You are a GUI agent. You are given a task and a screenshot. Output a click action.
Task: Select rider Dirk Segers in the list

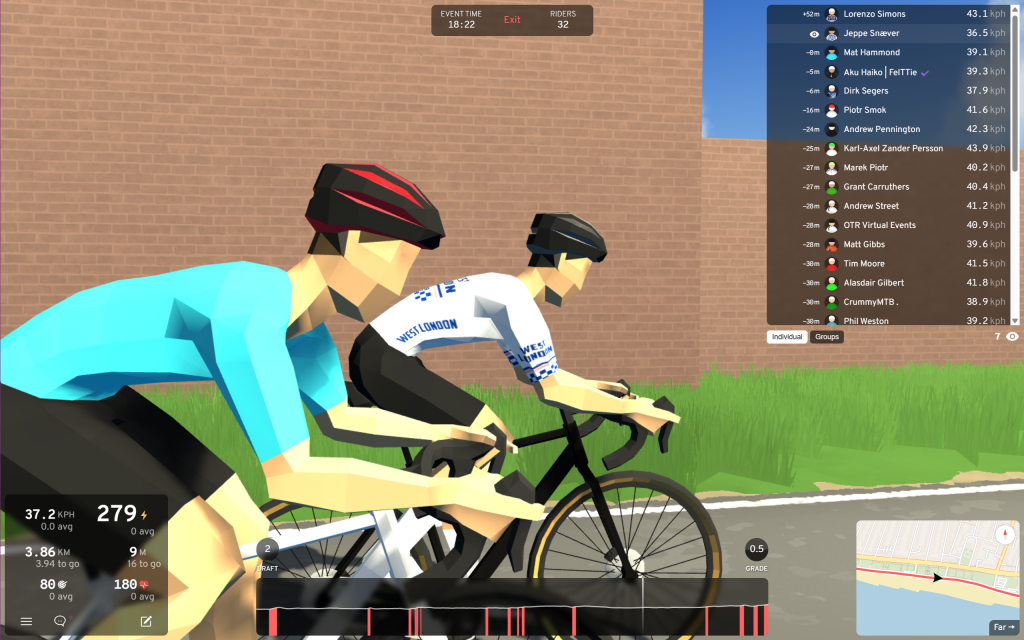(x=866, y=91)
